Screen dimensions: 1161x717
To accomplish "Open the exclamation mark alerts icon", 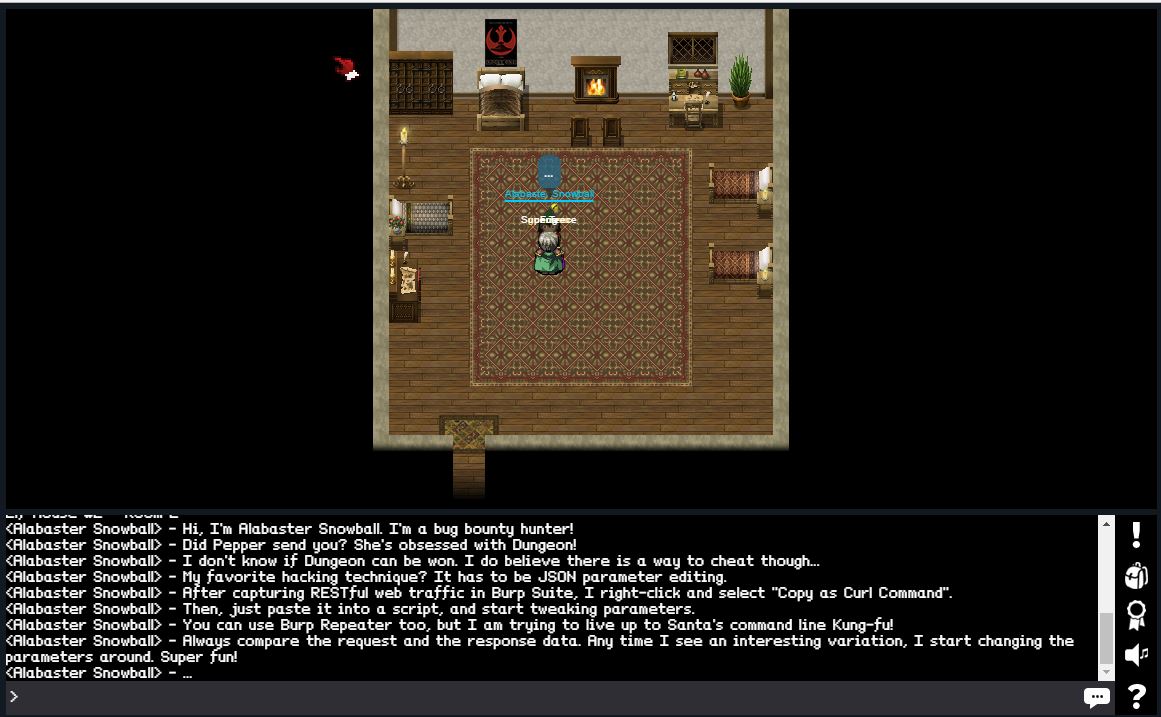I will point(1136,535).
